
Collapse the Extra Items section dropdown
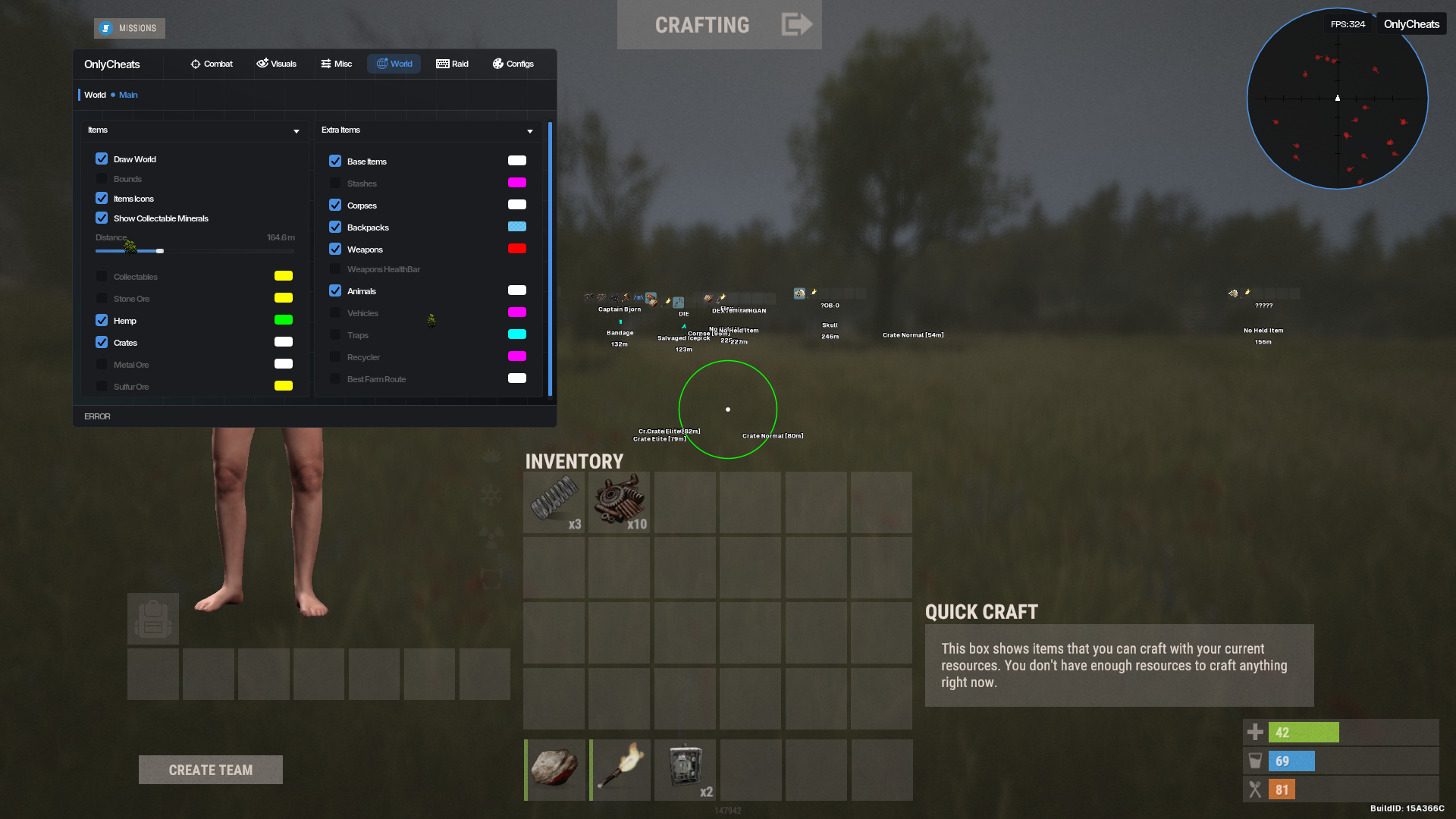click(530, 130)
